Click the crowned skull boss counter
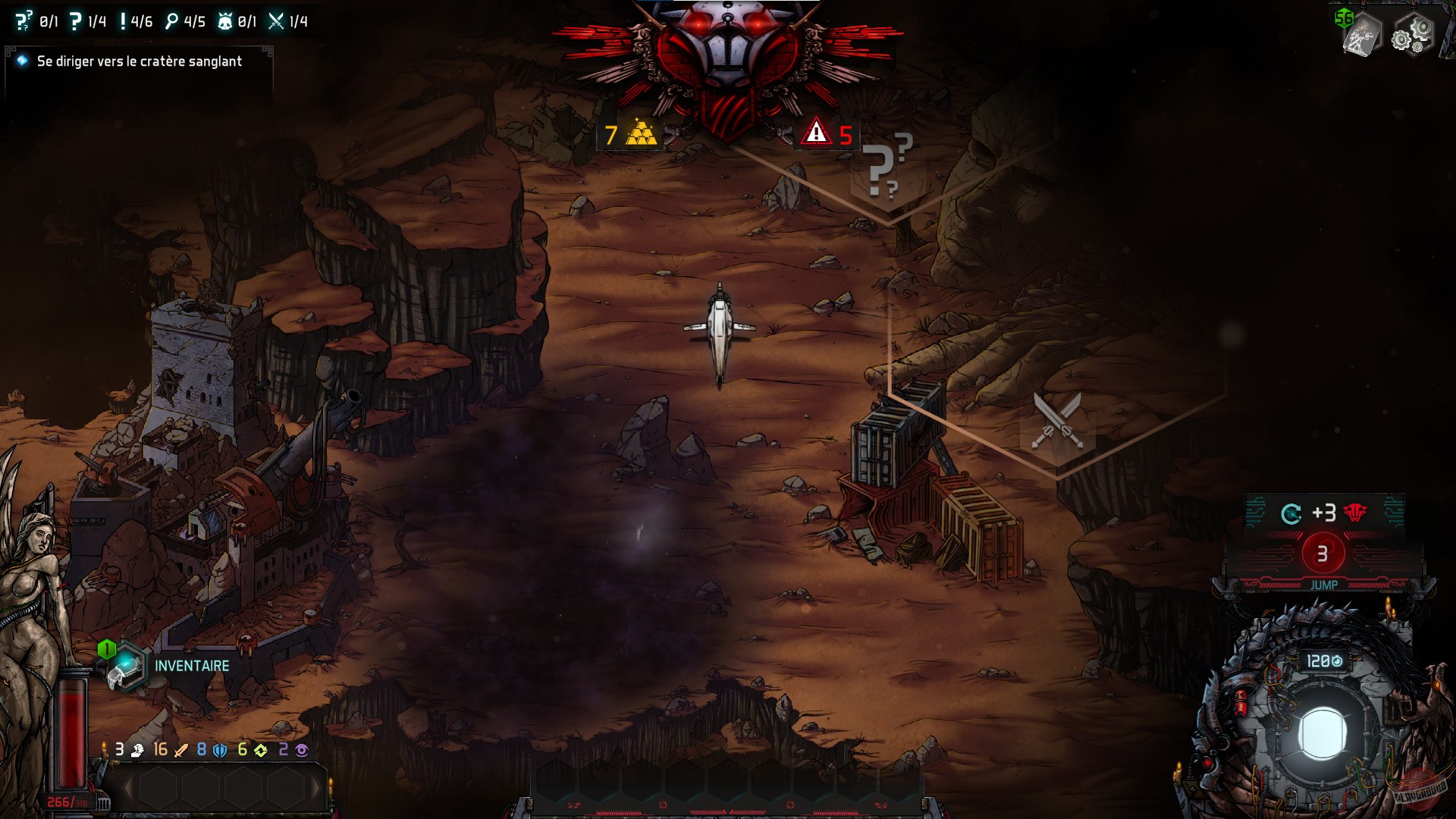Viewport: 1456px width, 819px height. 224,21
